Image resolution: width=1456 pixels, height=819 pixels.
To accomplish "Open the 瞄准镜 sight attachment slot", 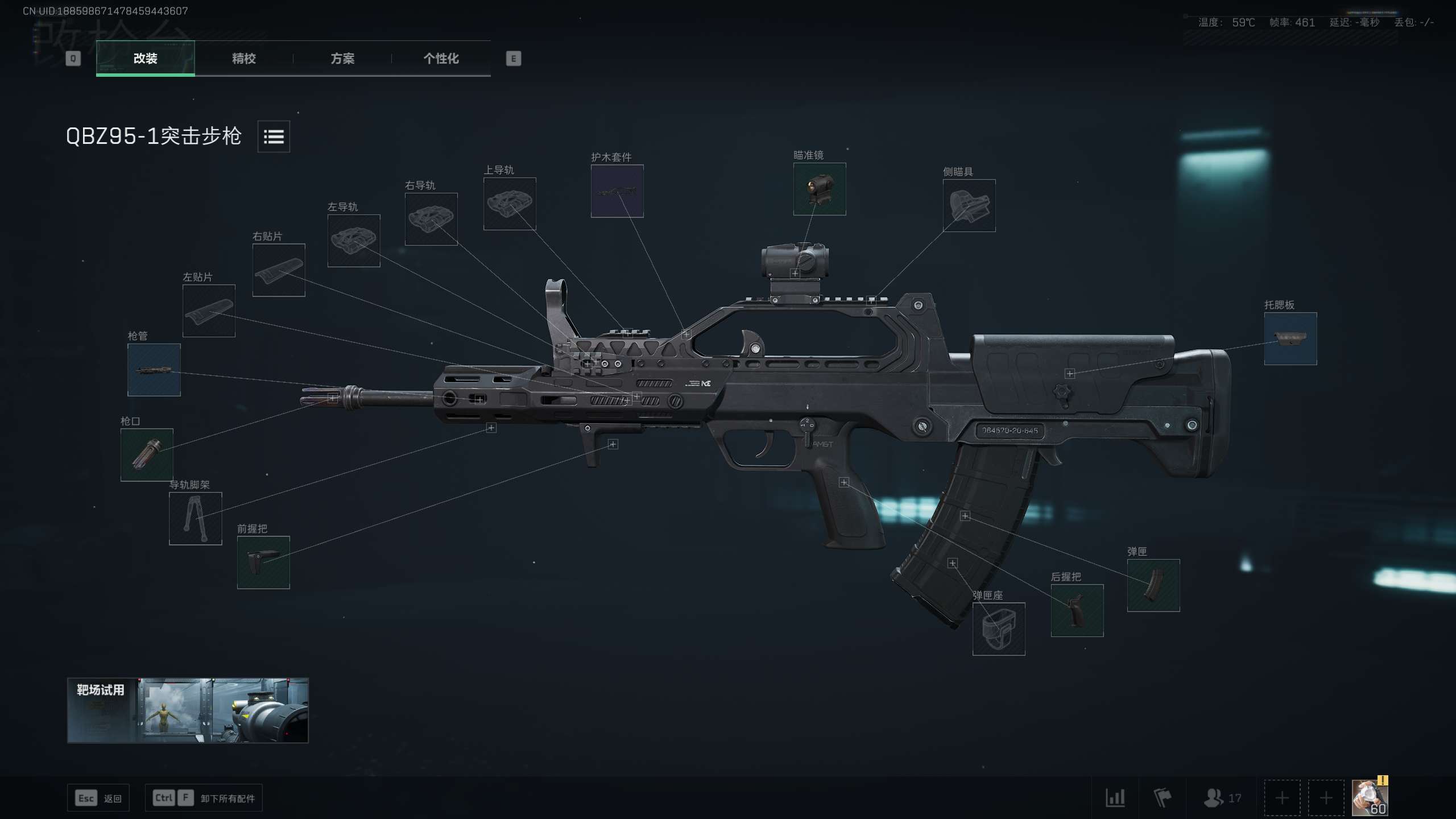I will coord(819,189).
